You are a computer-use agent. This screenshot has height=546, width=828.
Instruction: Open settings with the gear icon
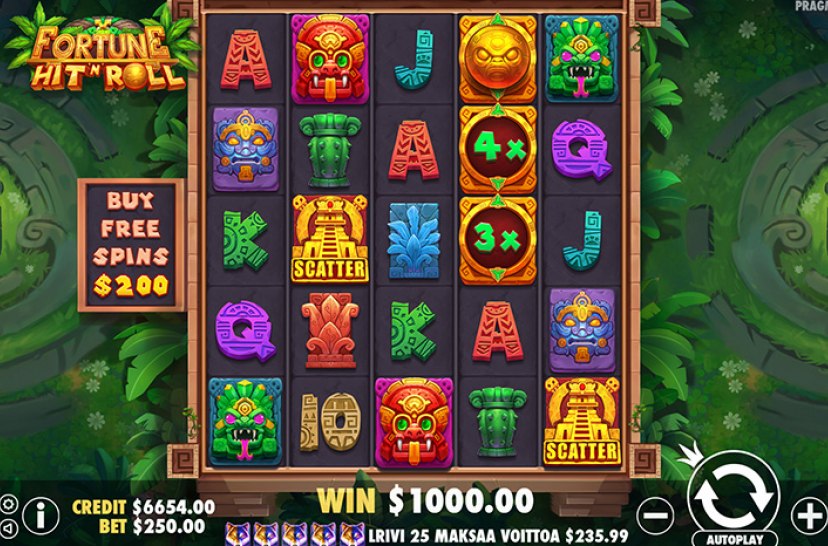[x=8, y=503]
